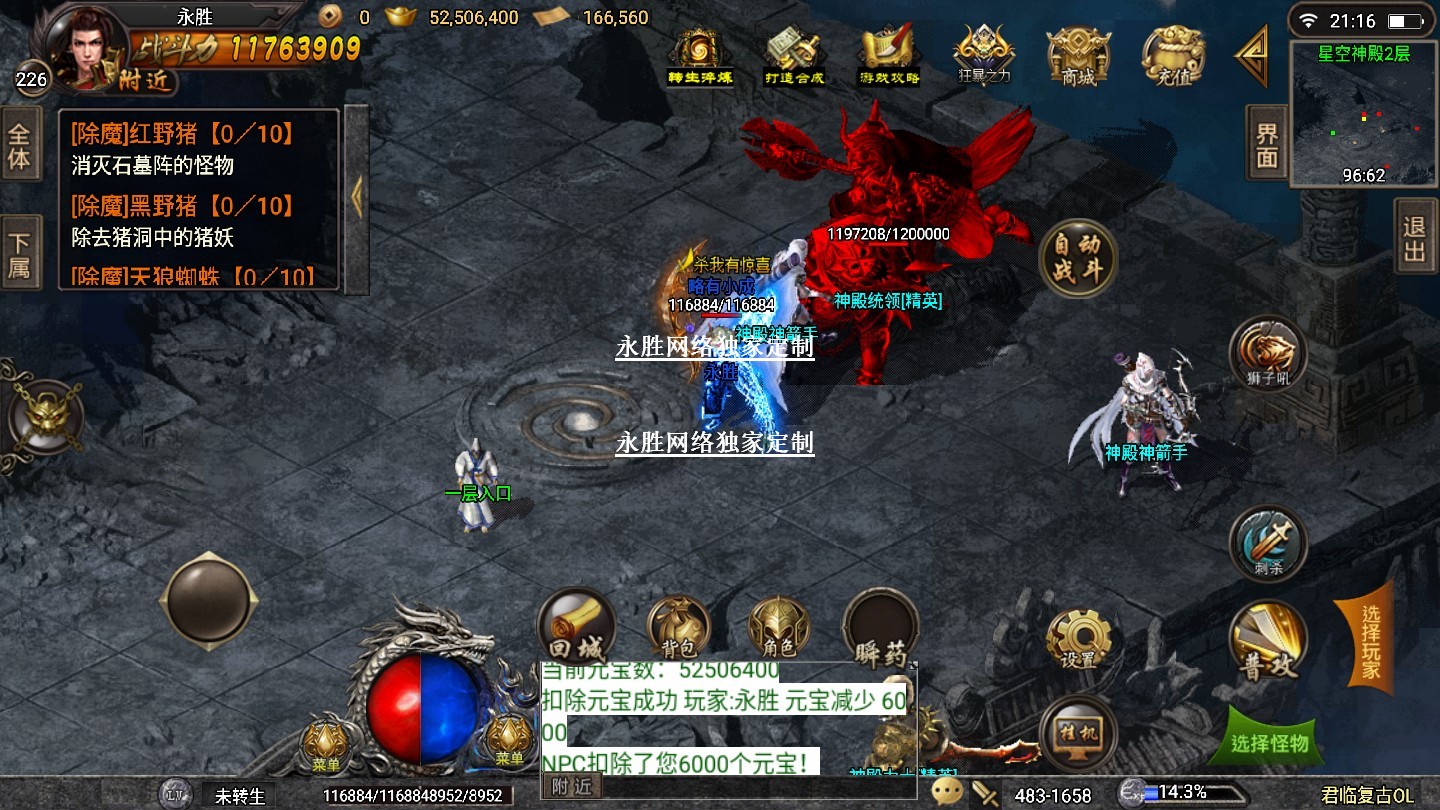1440x810 pixels.
Task: Click the 星空神殿 minimap
Action: point(1363,113)
